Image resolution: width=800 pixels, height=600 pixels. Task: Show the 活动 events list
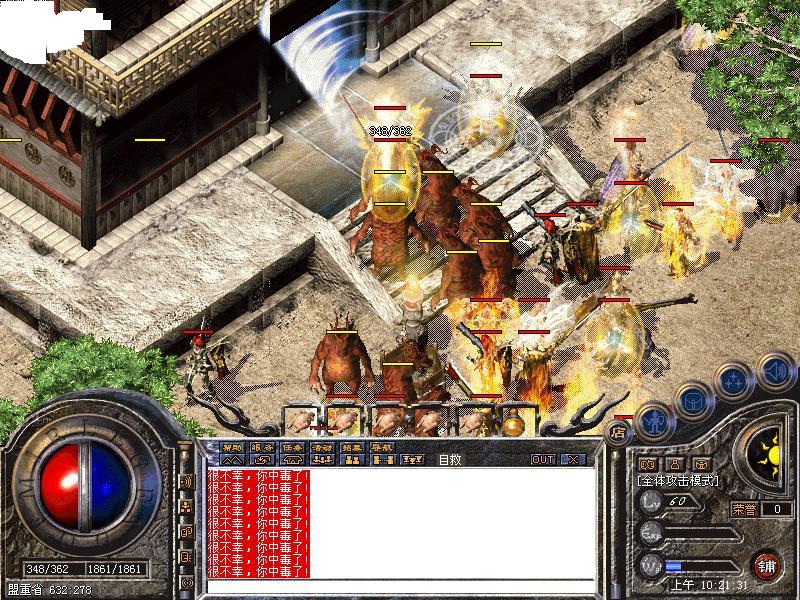(x=322, y=447)
